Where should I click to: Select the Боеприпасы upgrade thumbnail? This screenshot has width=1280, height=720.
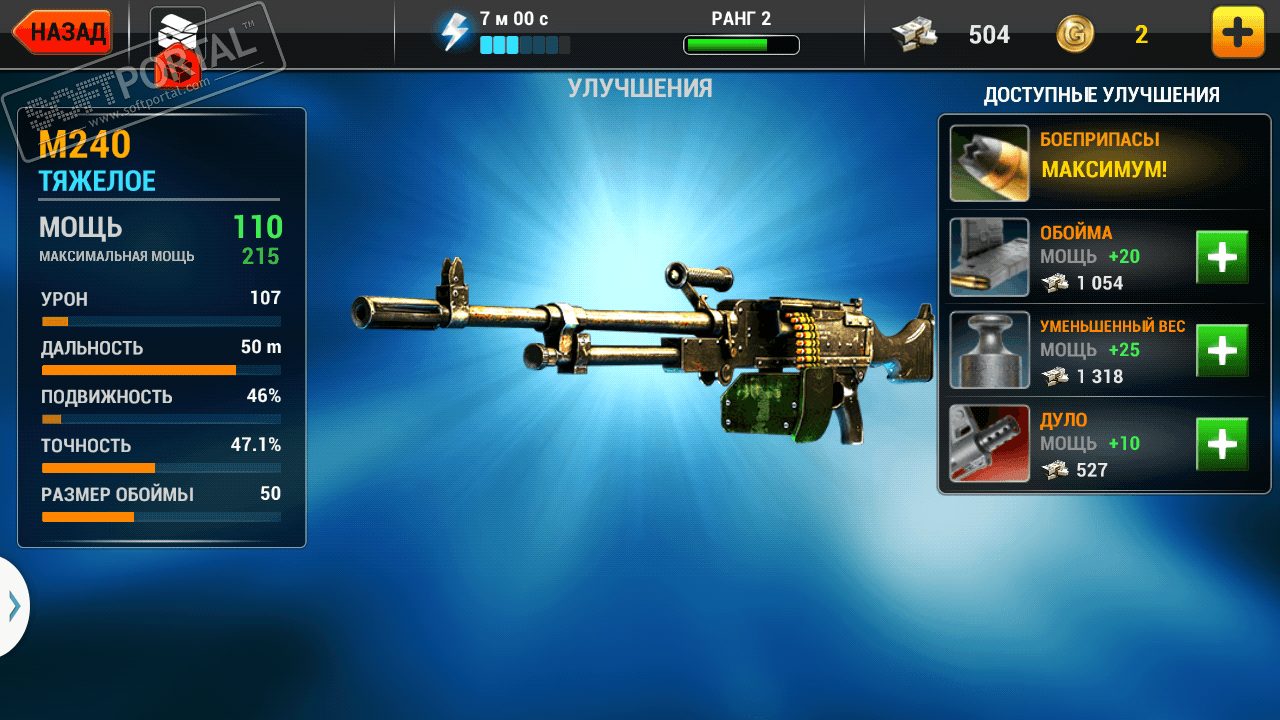pos(989,163)
